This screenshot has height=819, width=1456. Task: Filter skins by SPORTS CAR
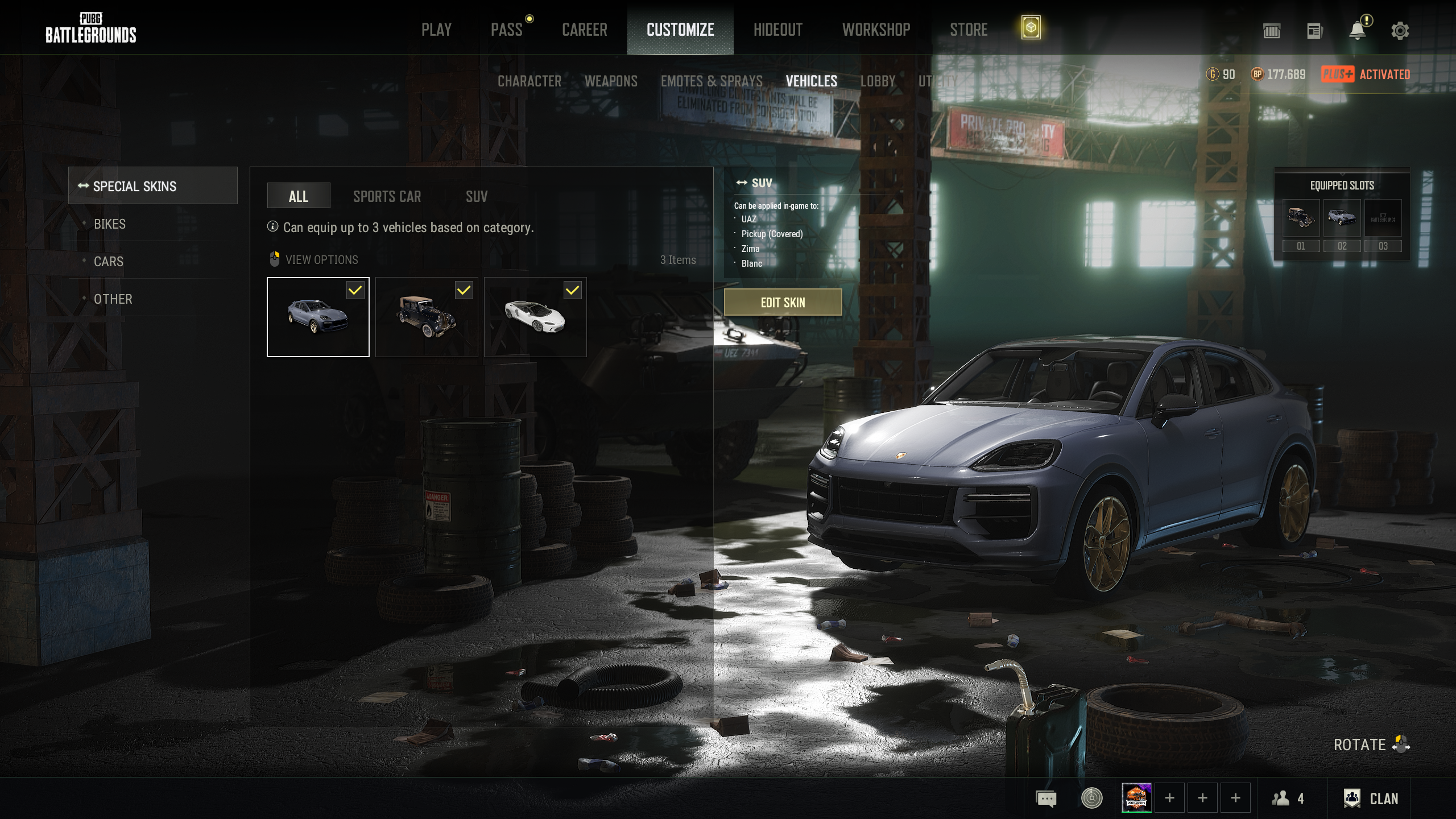coord(387,197)
